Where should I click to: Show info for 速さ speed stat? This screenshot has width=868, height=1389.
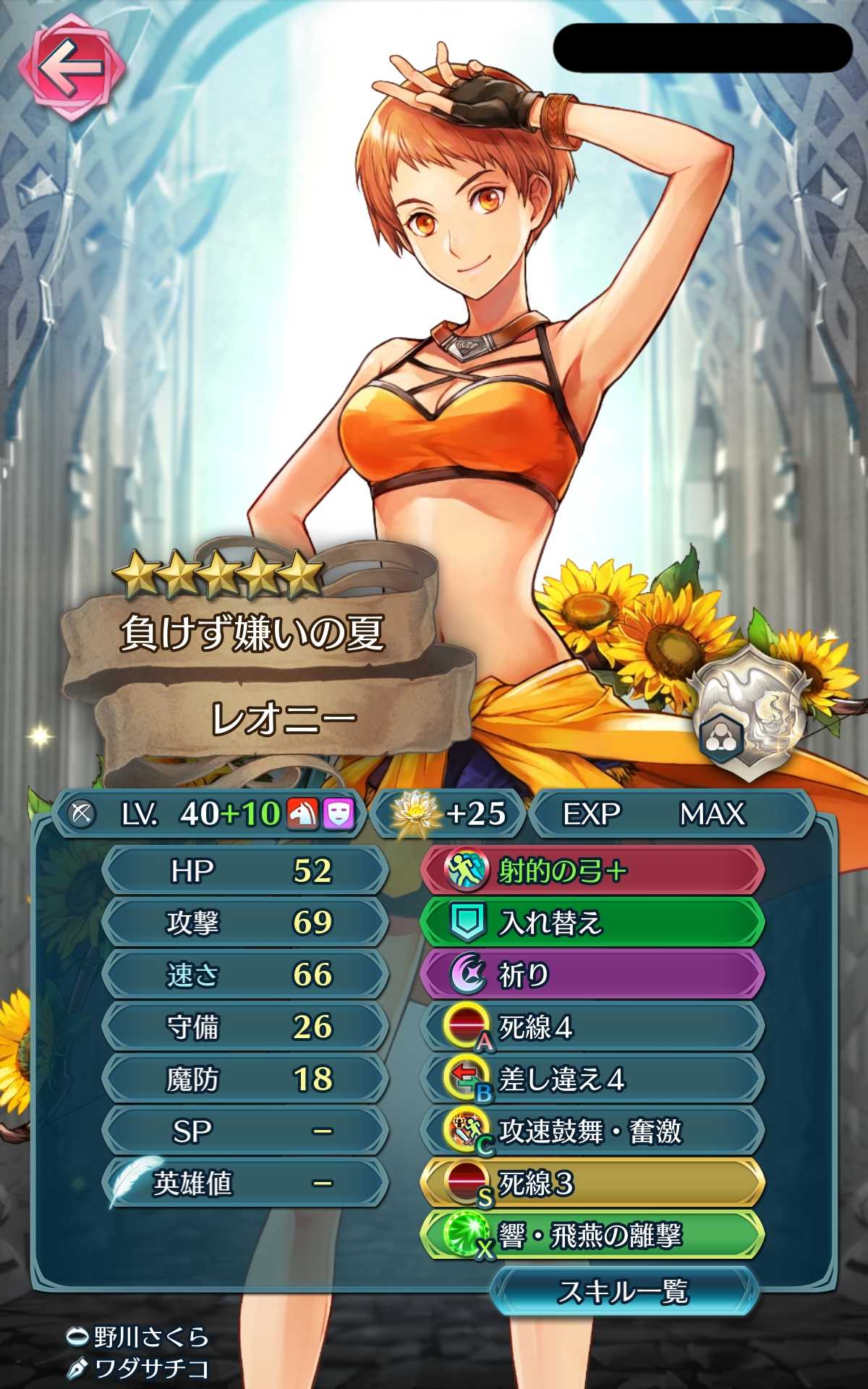tap(244, 974)
